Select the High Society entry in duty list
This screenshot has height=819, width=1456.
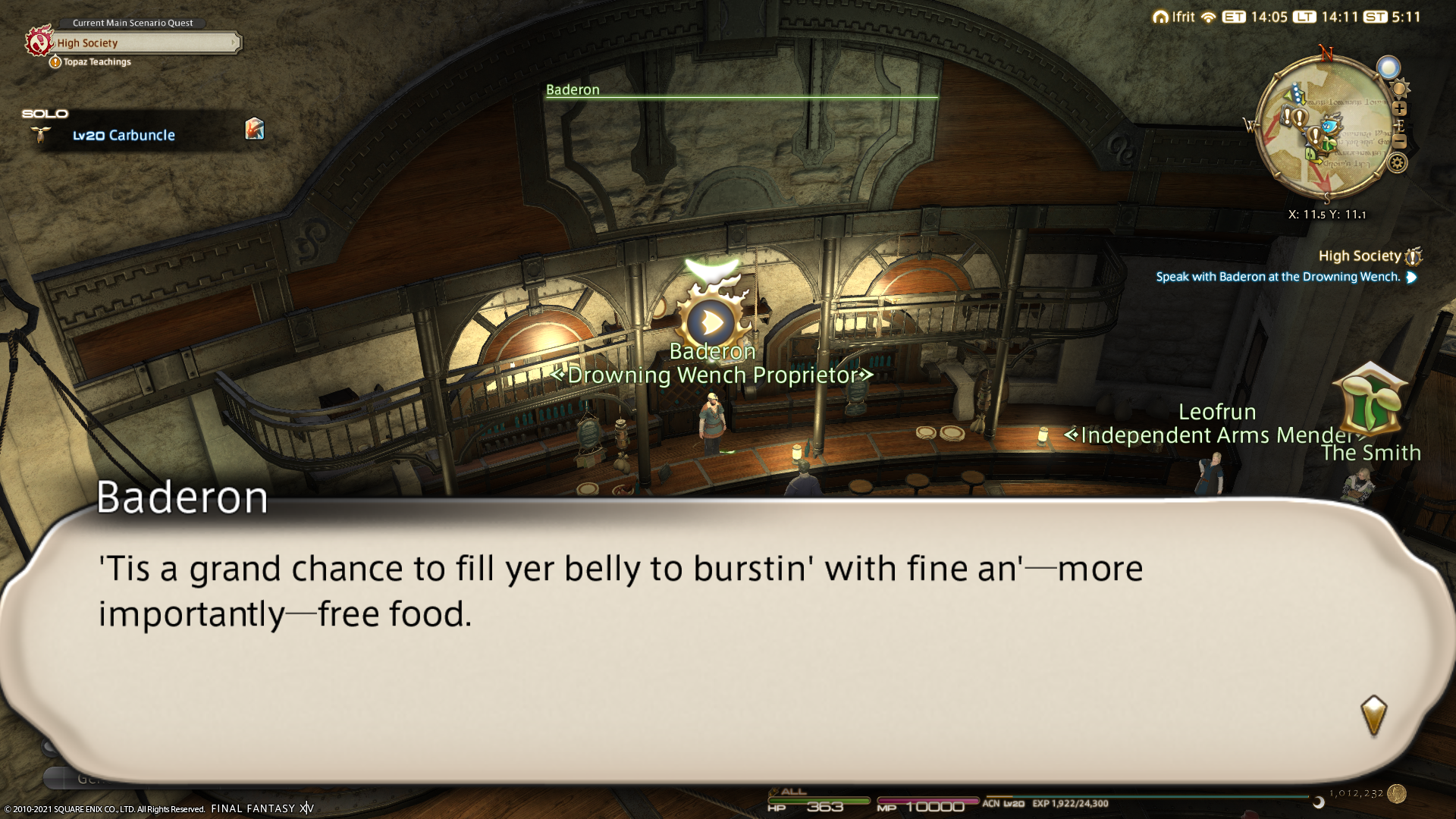[1360, 256]
